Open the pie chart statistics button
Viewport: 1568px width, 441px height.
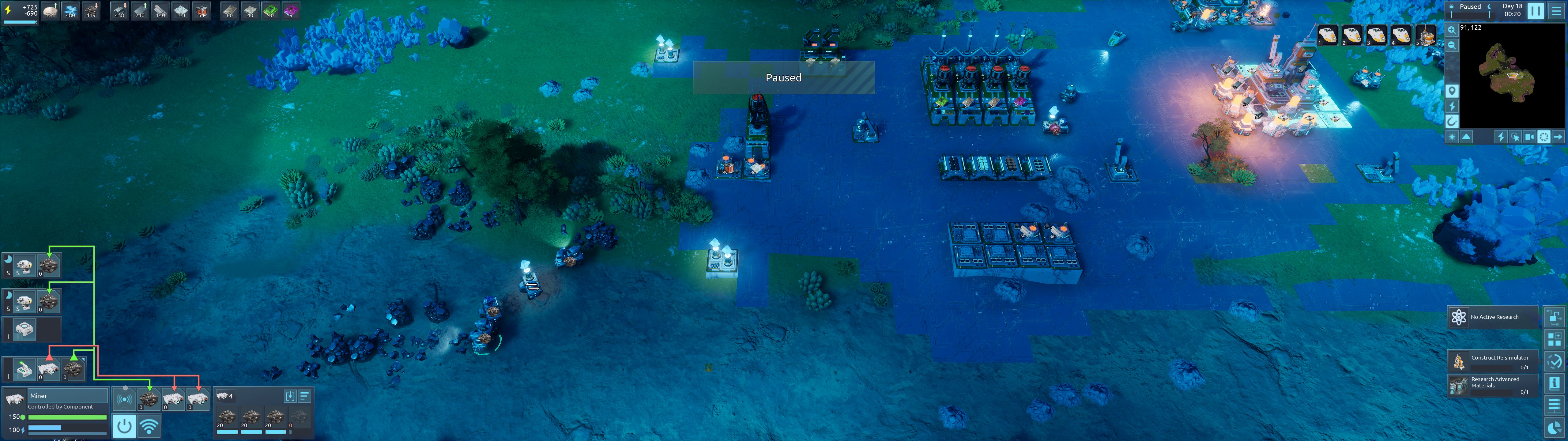coord(1554,428)
